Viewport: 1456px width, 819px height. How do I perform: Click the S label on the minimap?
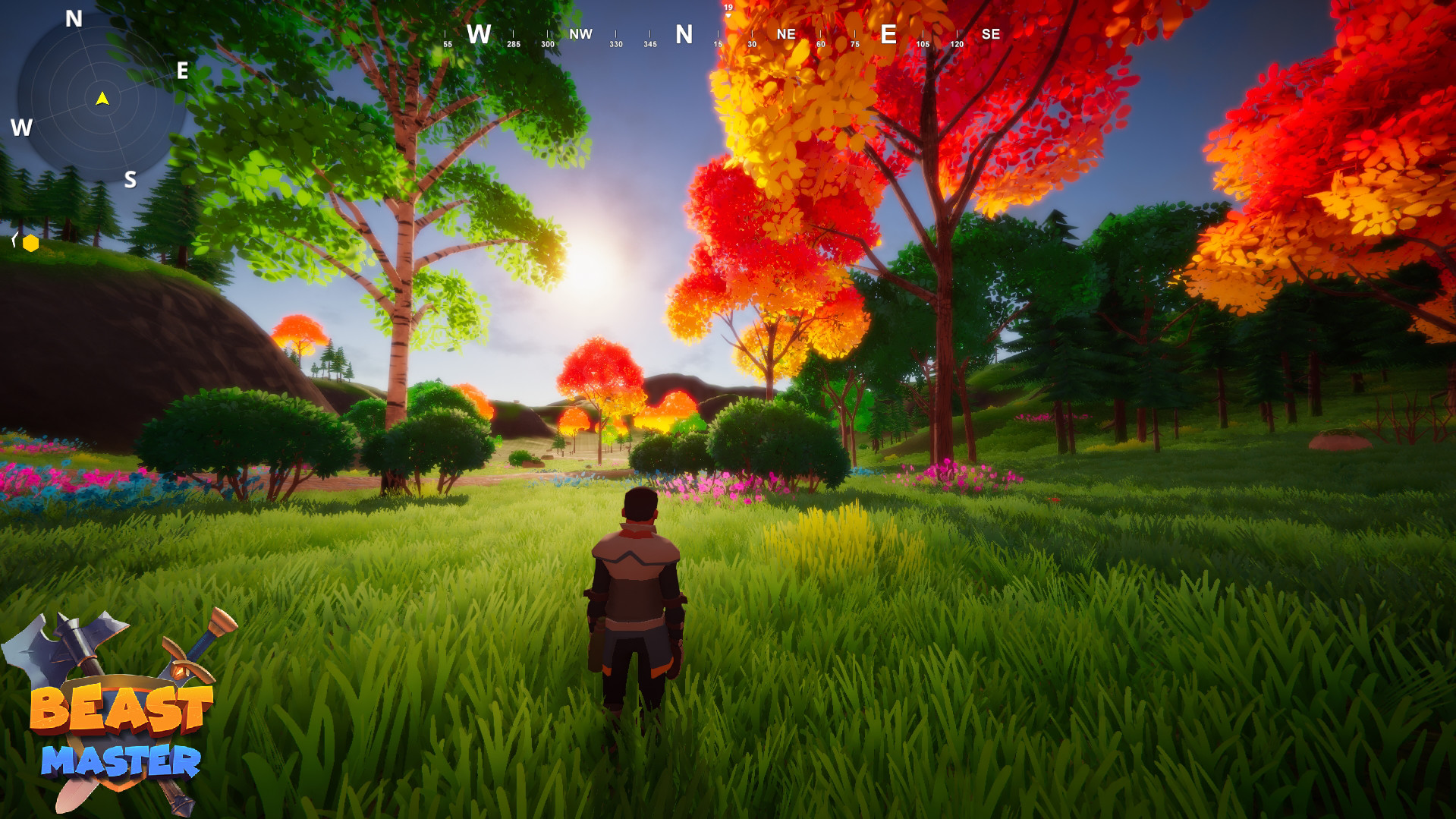click(131, 181)
